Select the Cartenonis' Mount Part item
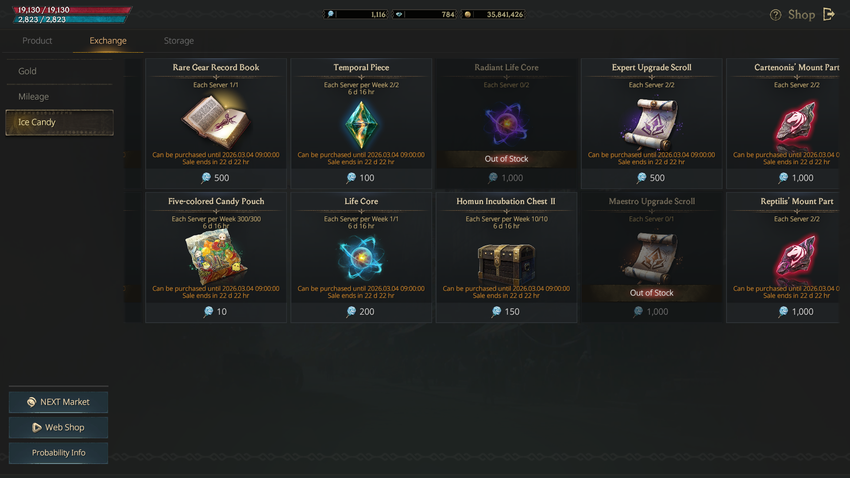The image size is (850, 478). 789,124
